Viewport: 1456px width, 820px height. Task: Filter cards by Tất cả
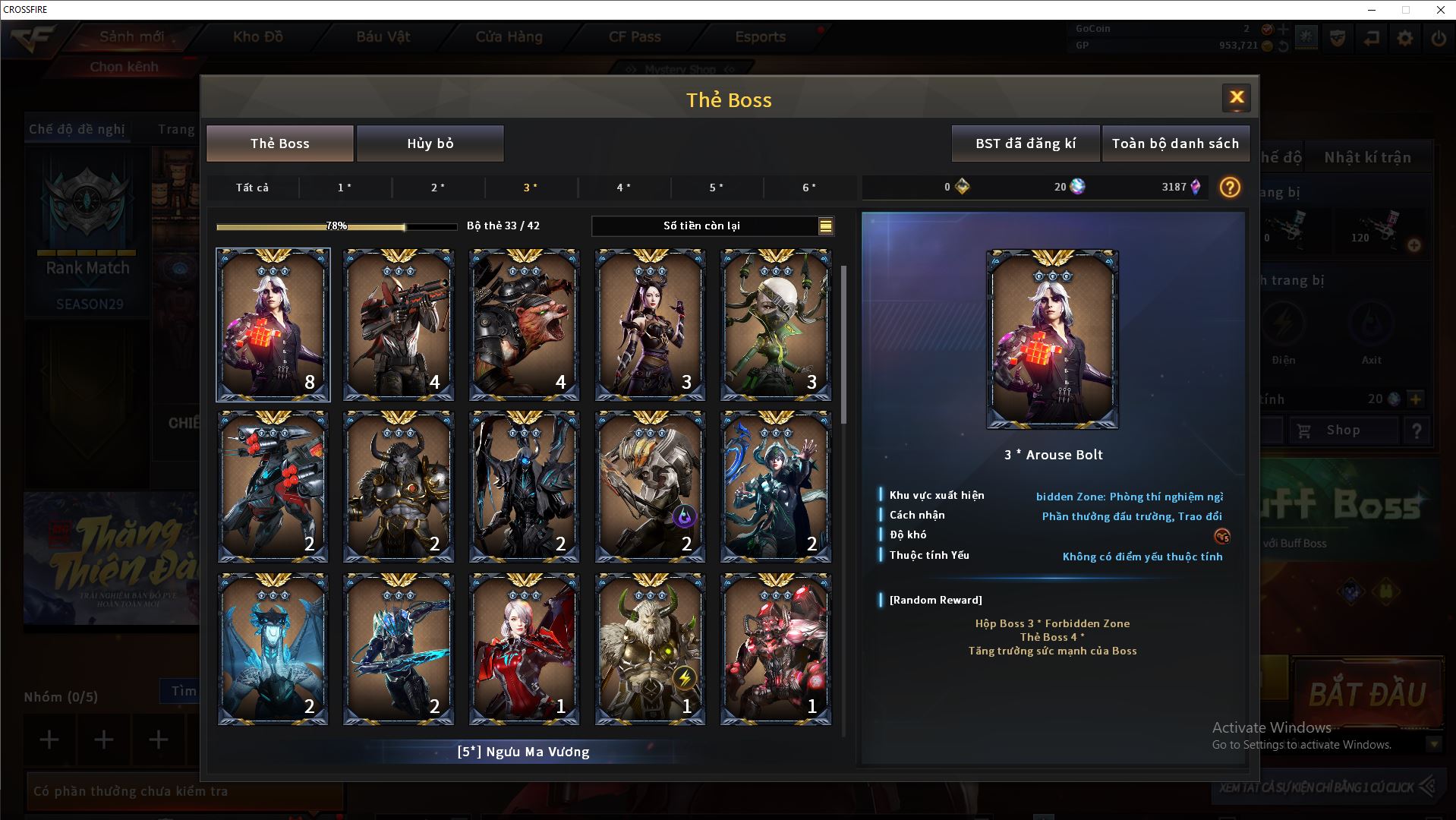pos(252,188)
